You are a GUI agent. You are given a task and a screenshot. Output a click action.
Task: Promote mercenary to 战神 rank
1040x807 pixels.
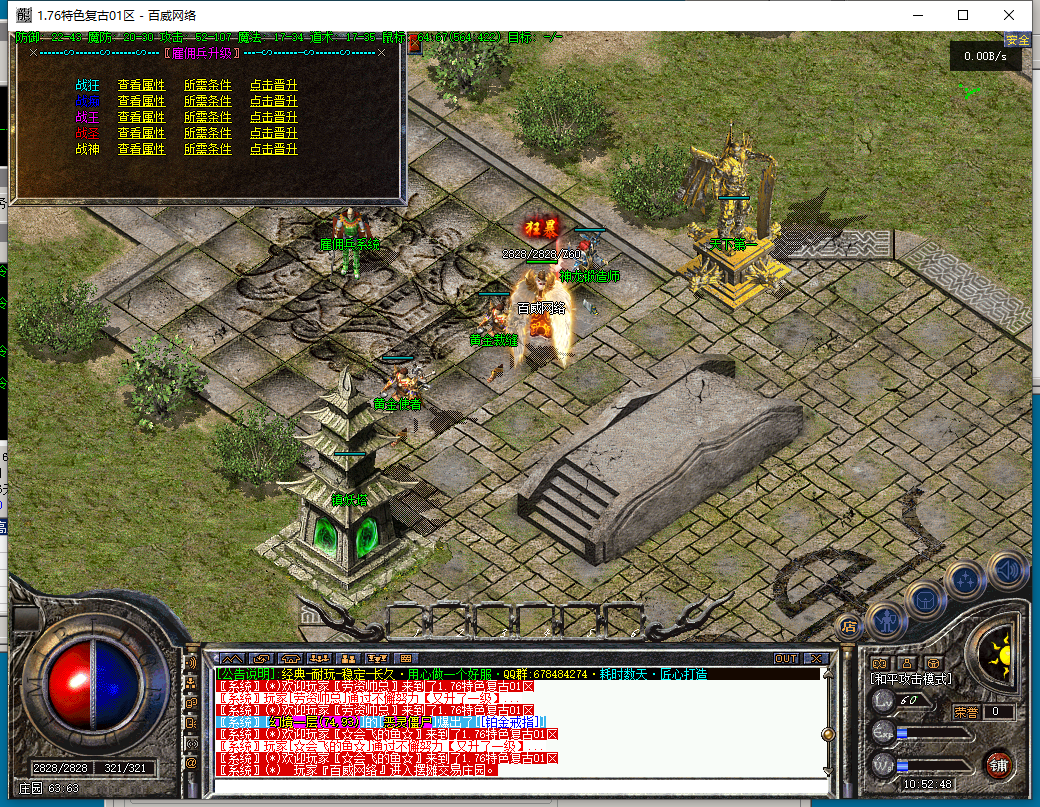[273, 149]
